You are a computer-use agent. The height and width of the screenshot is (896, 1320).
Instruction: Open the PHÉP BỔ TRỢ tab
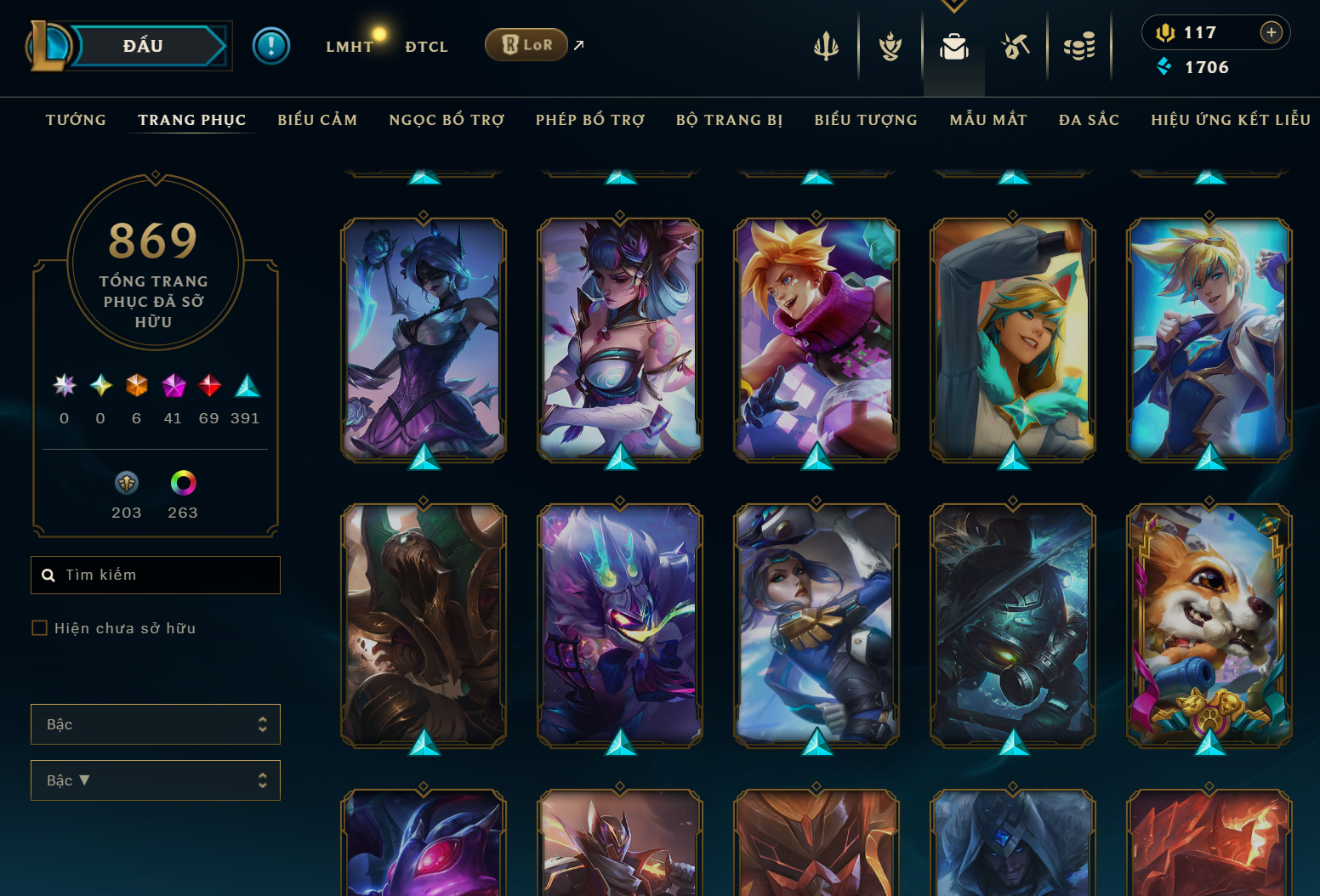click(x=590, y=120)
